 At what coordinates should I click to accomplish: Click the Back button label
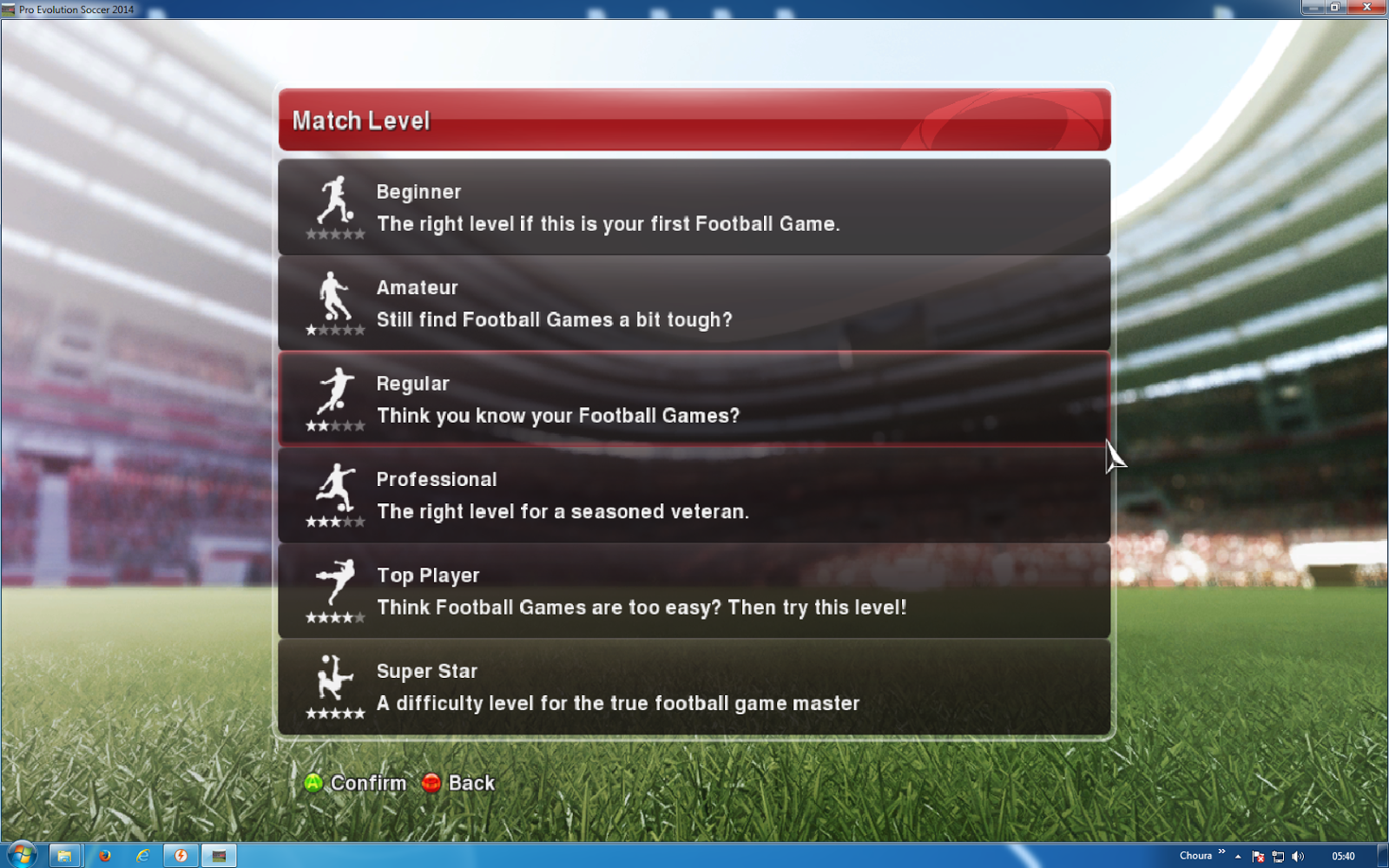point(471,782)
